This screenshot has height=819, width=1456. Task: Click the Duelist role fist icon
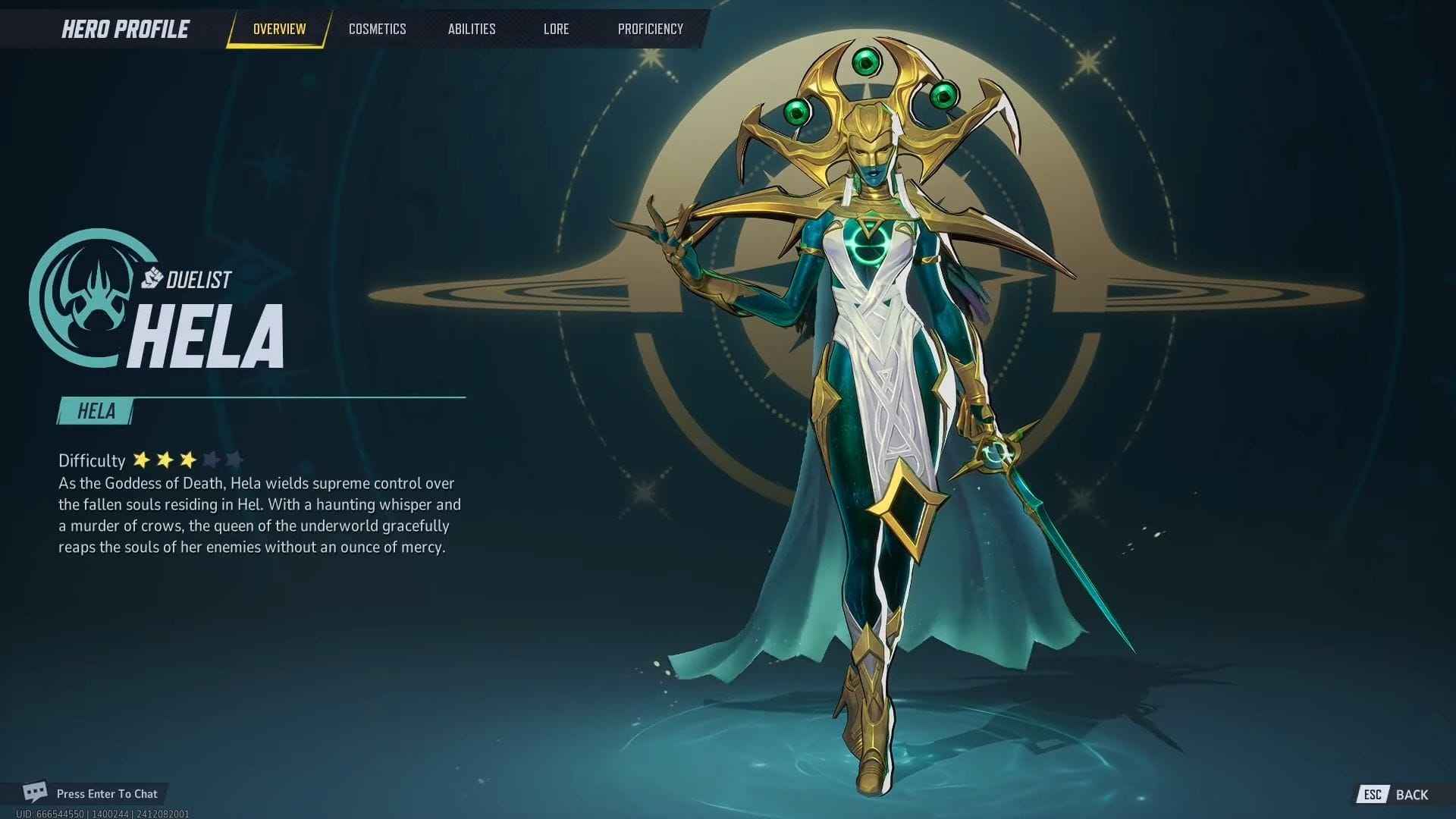point(152,278)
